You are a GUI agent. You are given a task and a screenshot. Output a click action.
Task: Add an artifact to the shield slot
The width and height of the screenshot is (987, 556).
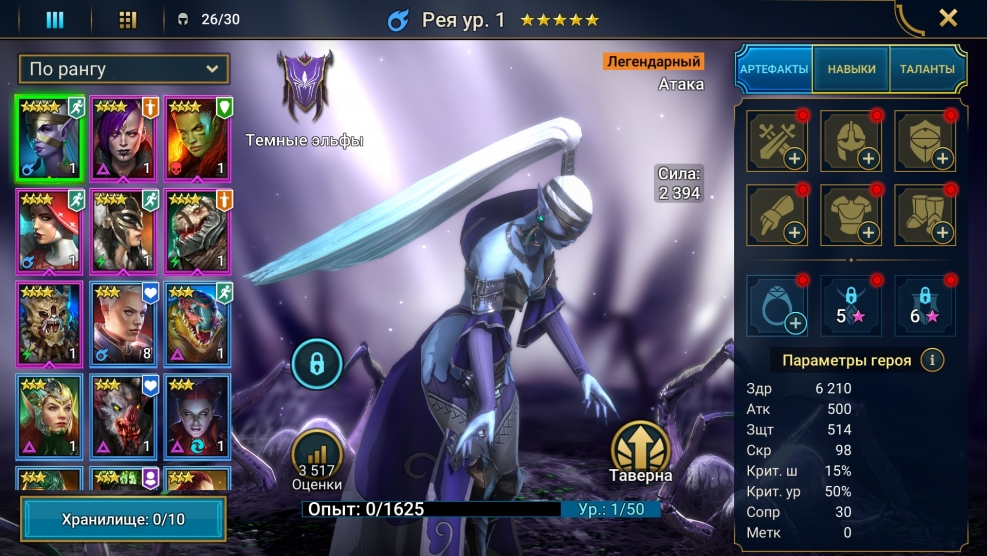coord(926,139)
